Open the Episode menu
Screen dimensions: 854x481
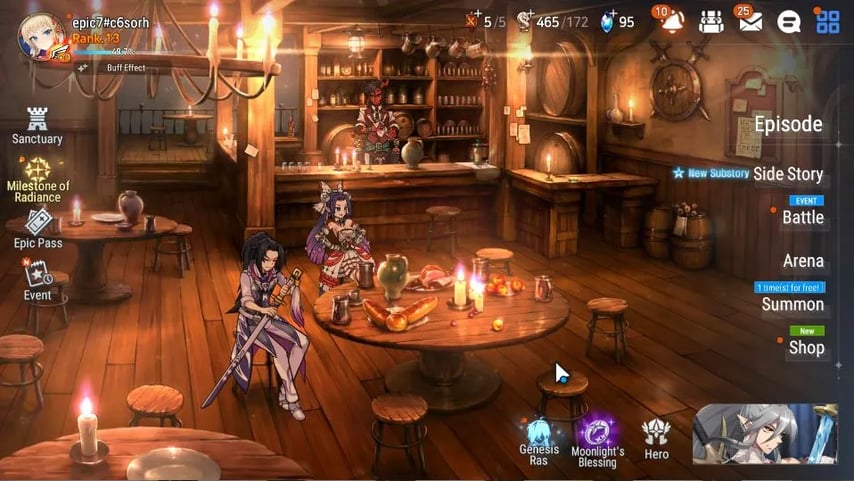tap(788, 125)
